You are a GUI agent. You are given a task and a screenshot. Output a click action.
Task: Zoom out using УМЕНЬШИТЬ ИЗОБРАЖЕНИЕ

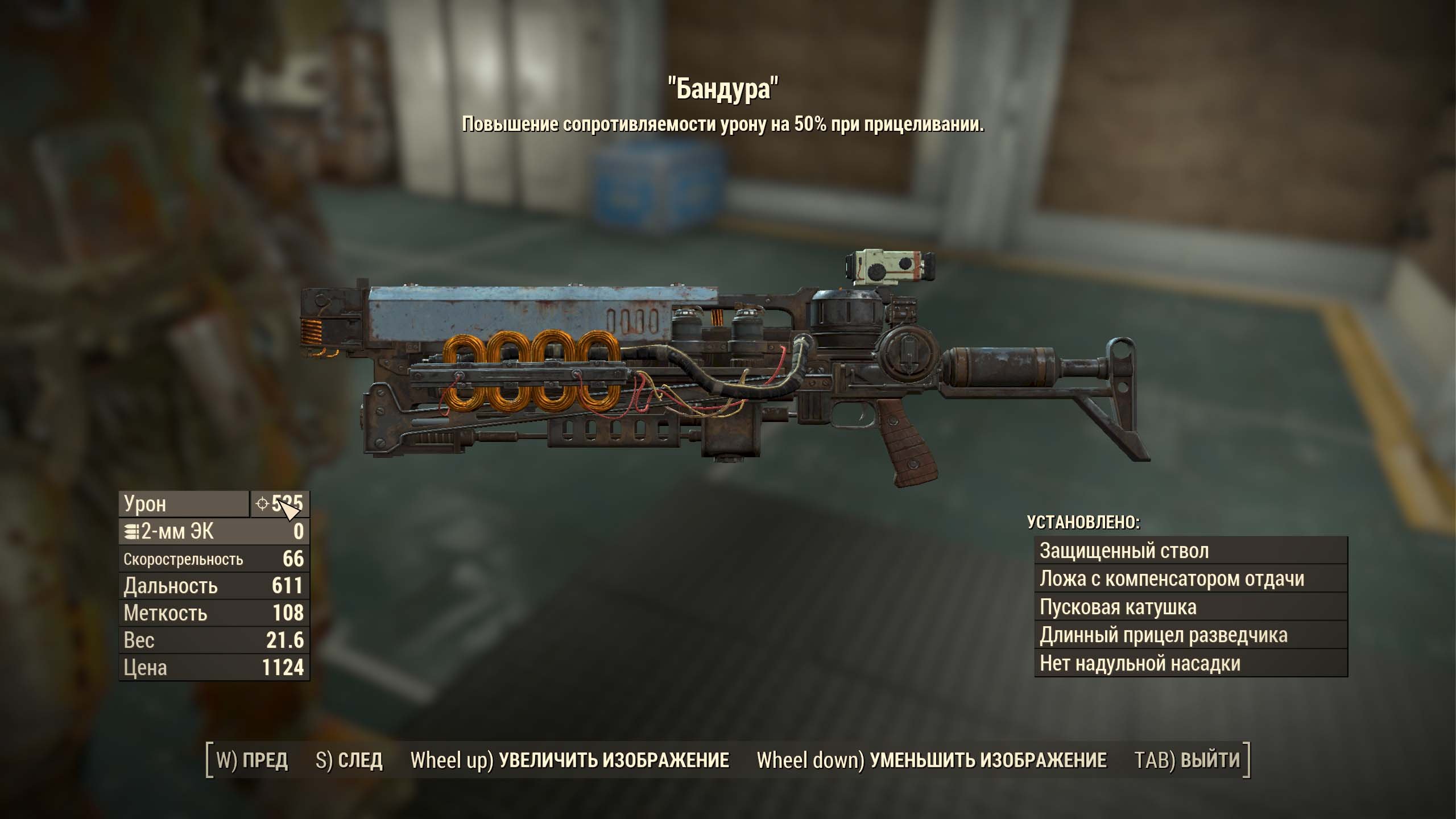click(932, 760)
